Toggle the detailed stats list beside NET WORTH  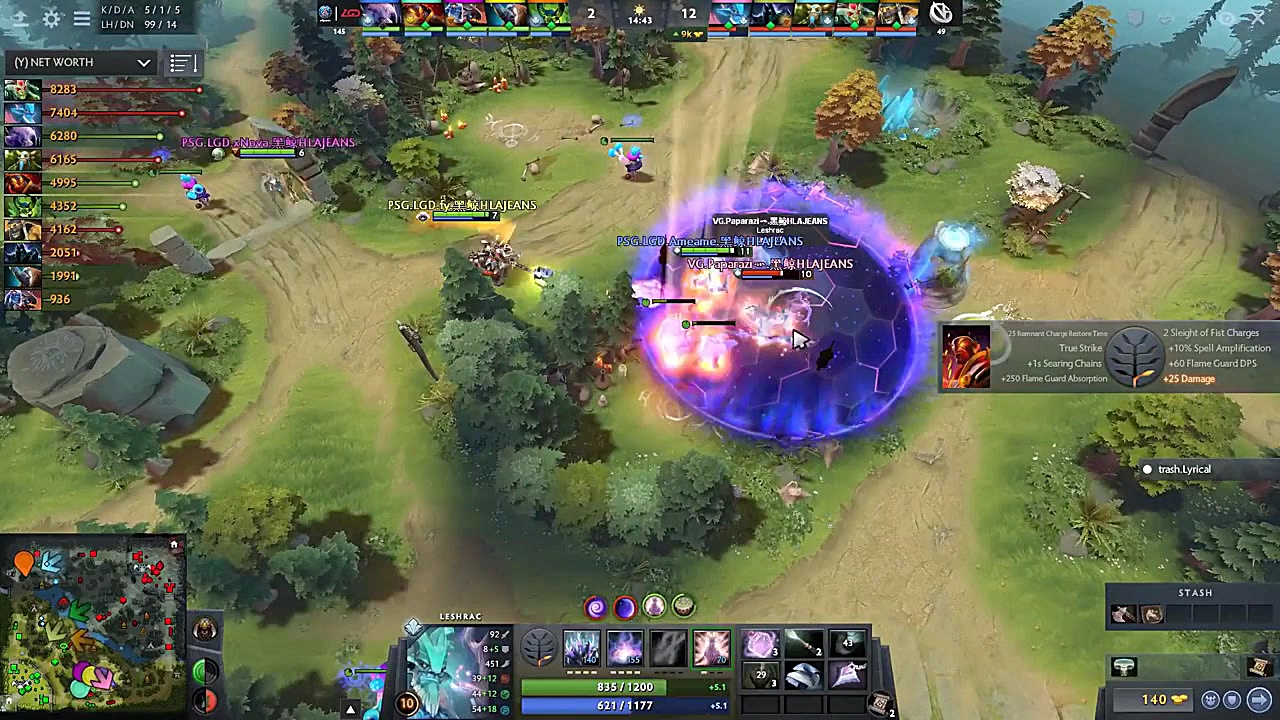(182, 62)
